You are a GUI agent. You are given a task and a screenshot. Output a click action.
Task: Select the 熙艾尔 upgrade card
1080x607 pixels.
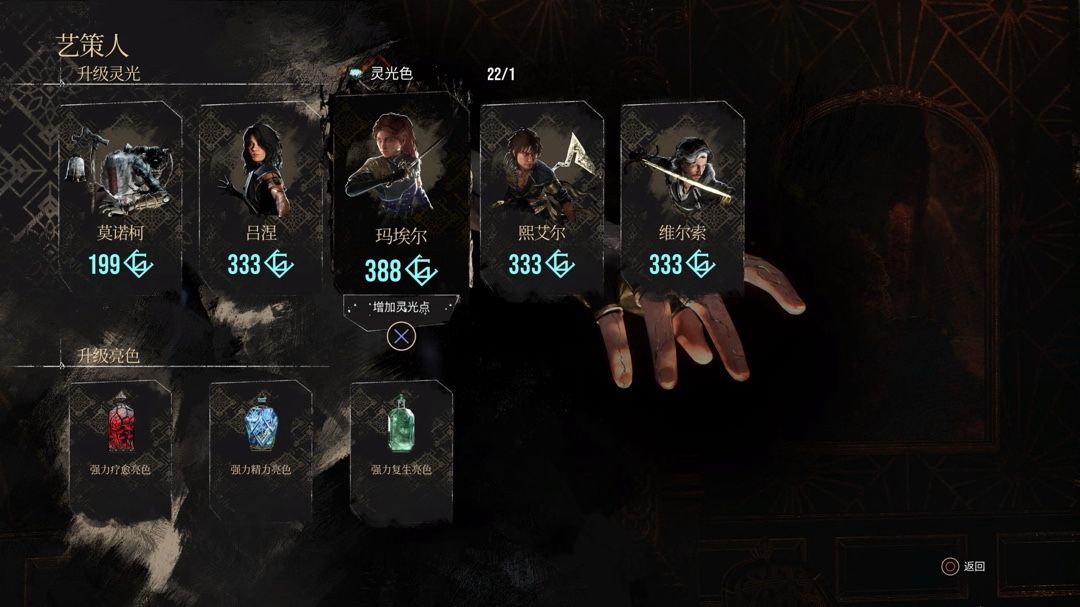point(541,195)
